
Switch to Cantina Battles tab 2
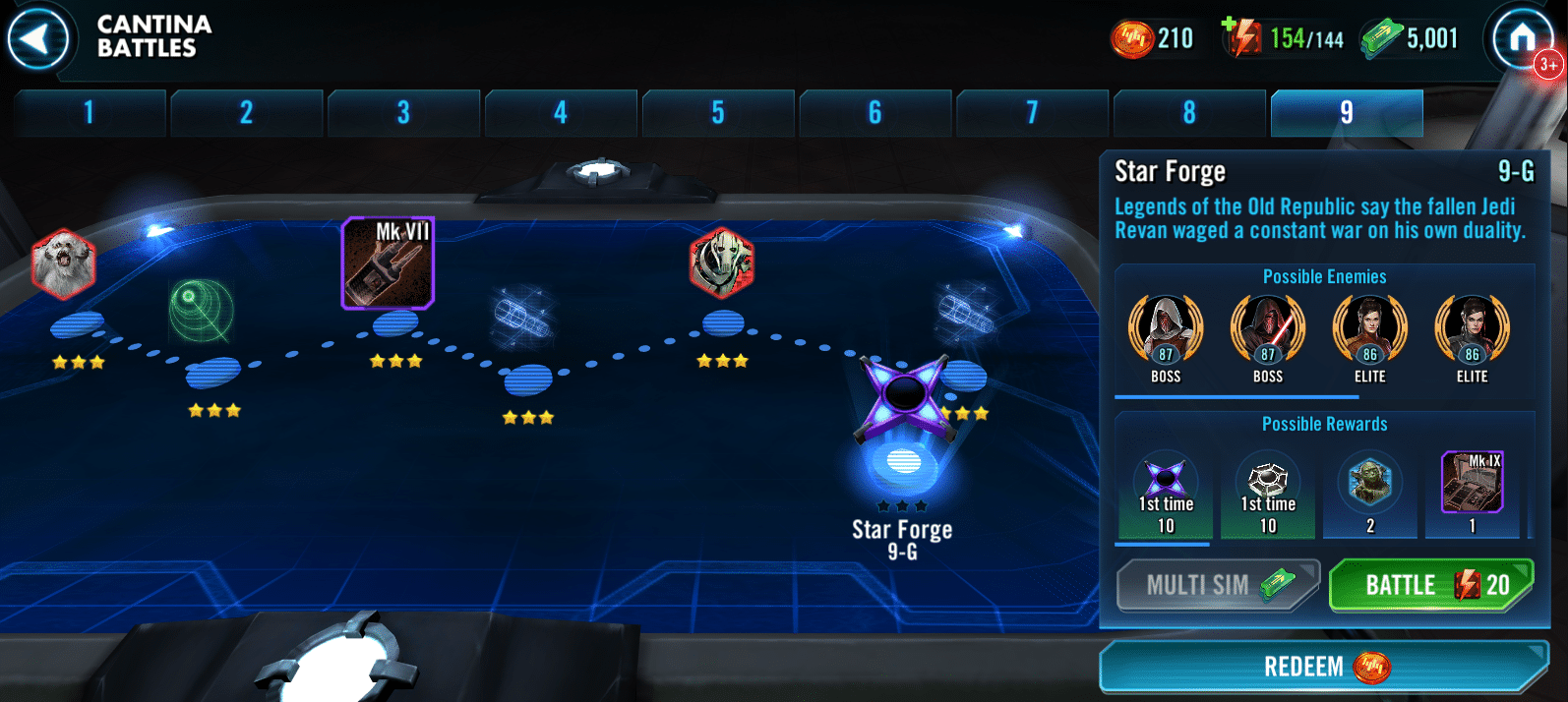click(246, 113)
